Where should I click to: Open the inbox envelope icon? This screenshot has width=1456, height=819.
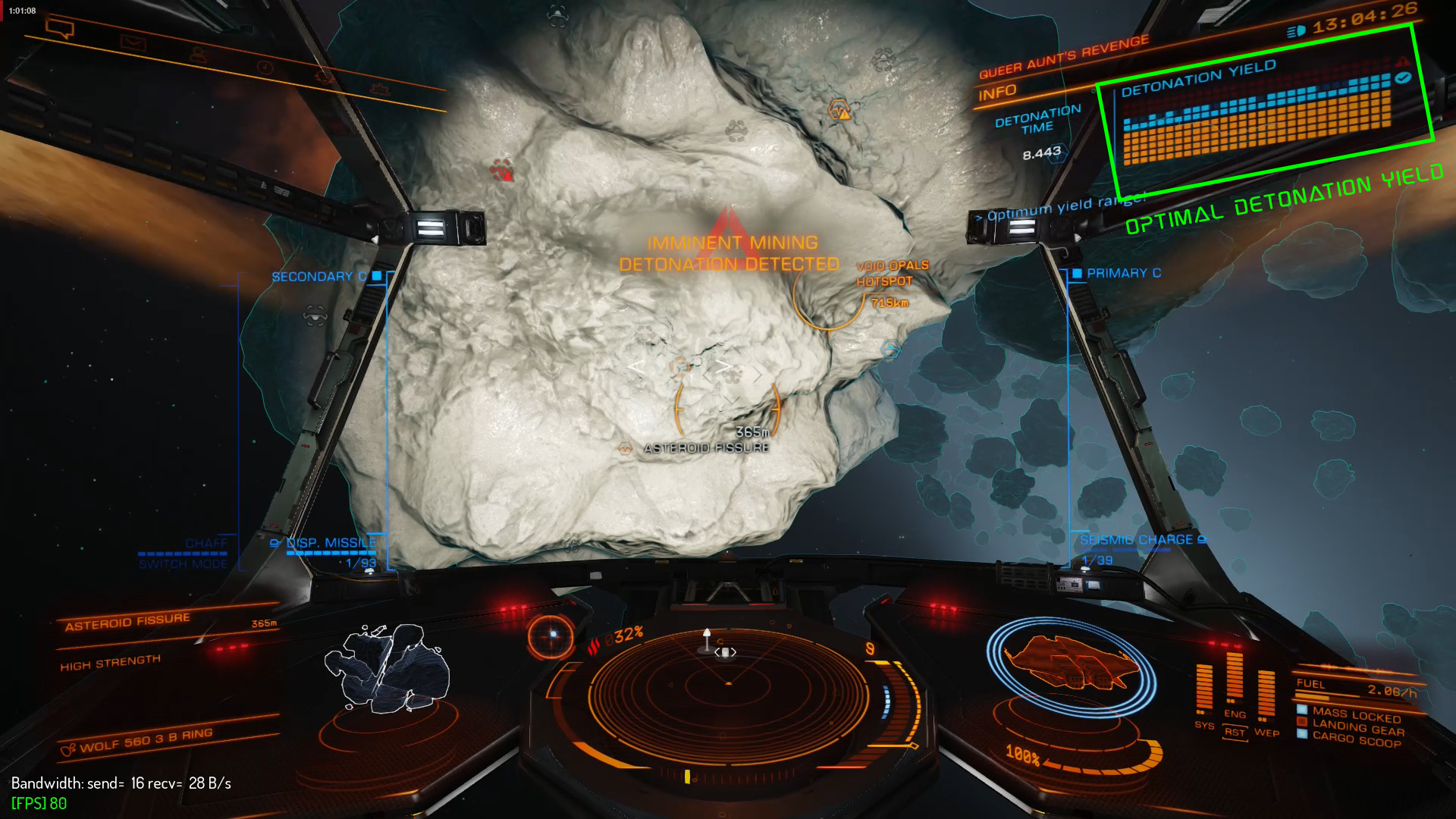133,43
